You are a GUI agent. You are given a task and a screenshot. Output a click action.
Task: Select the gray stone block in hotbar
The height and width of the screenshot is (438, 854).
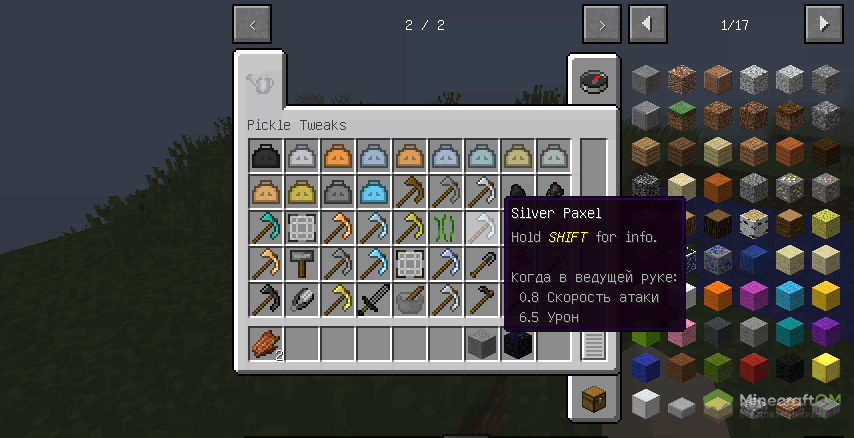coord(482,344)
